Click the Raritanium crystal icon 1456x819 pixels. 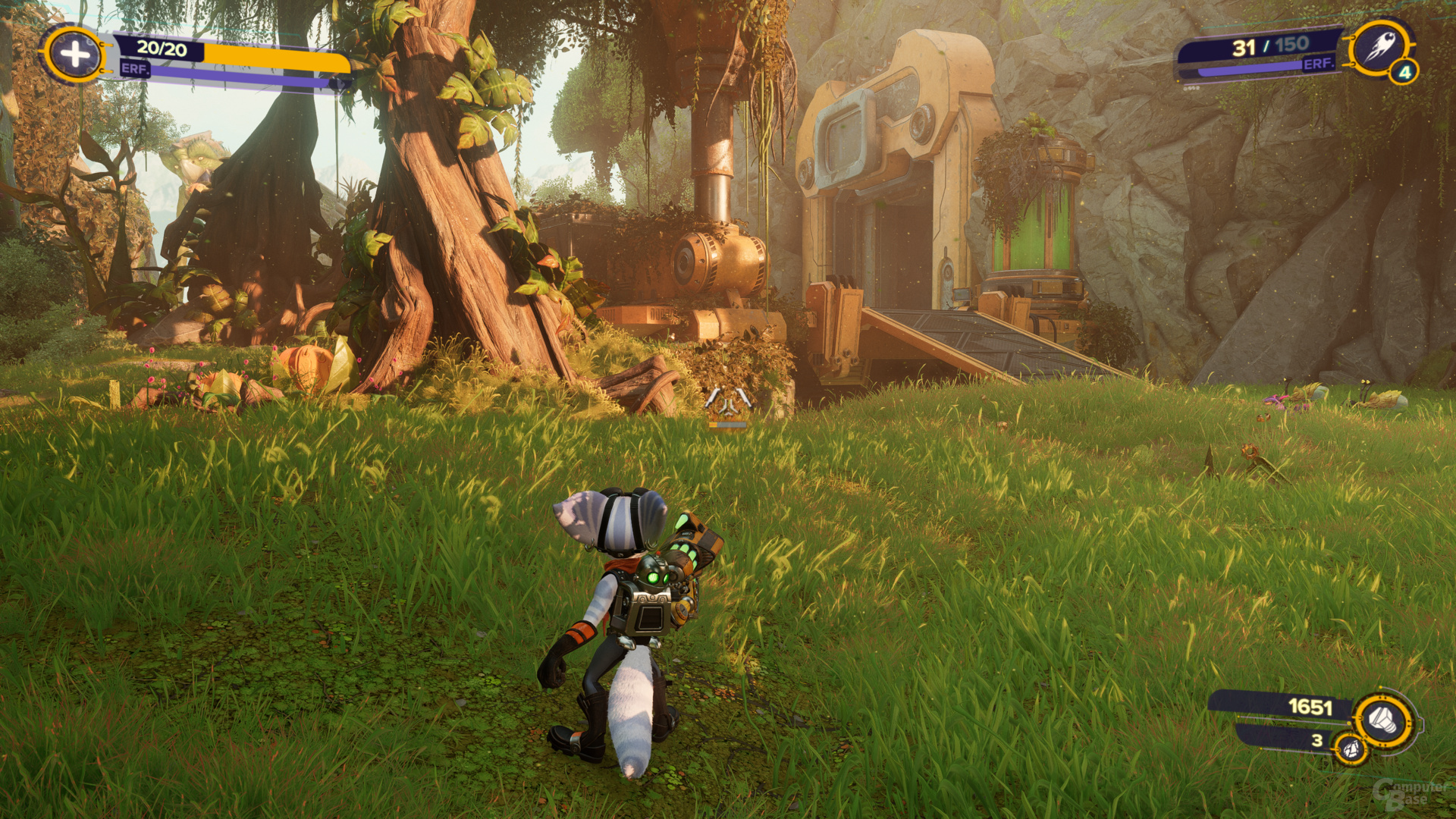1351,750
